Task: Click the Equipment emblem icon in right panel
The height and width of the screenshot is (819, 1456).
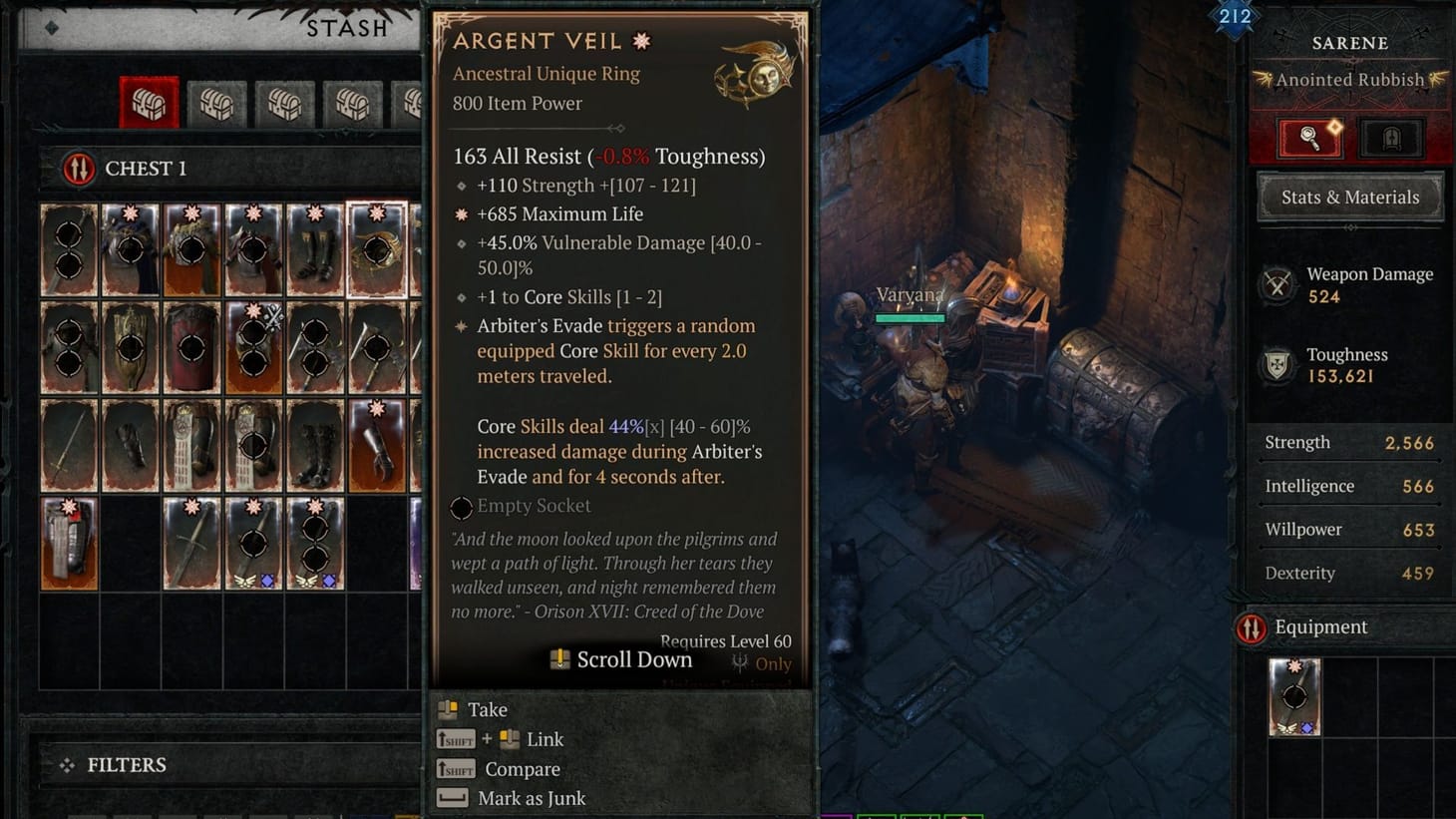Action: [x=1254, y=627]
